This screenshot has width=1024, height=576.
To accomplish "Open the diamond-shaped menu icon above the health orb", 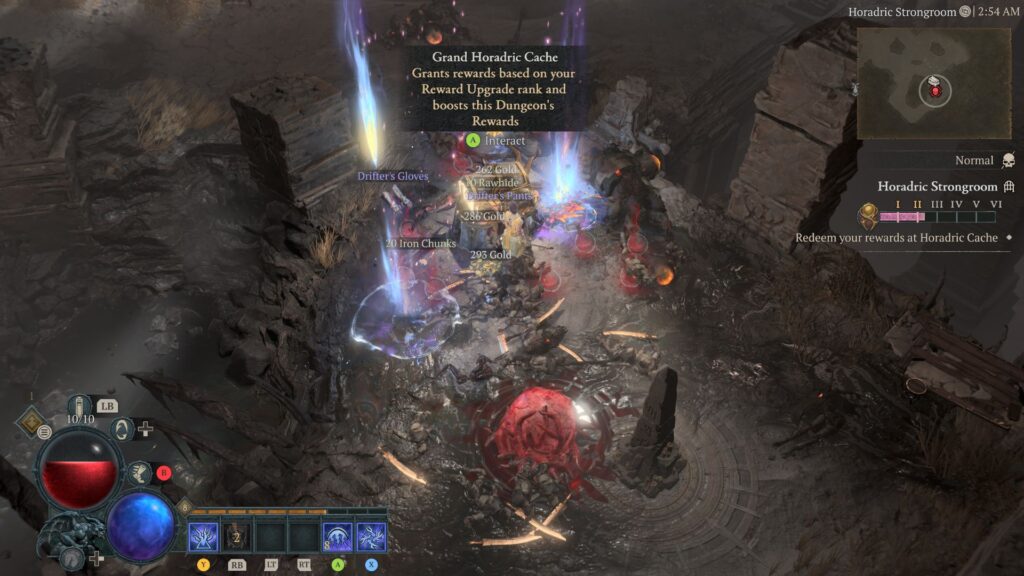I will (31, 422).
